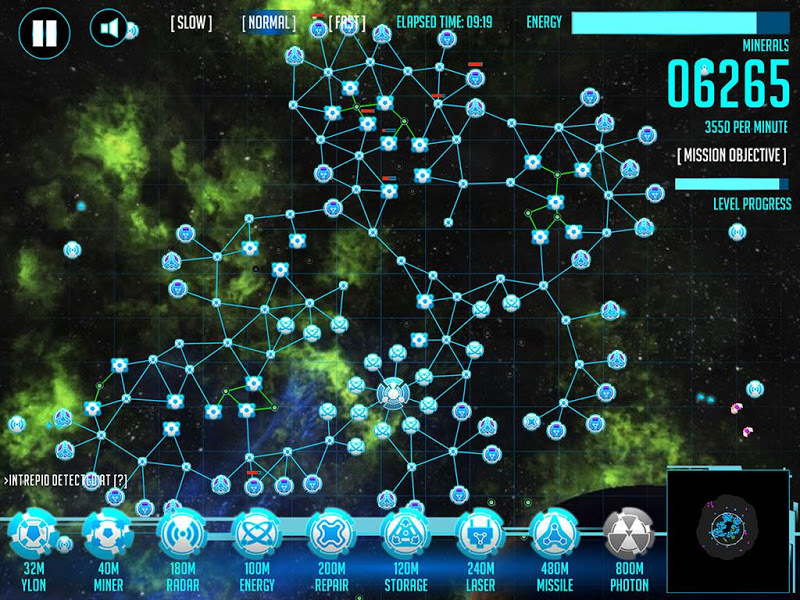This screenshot has height=600, width=800.
Task: Pick the Missile launcher
Action: point(554,536)
